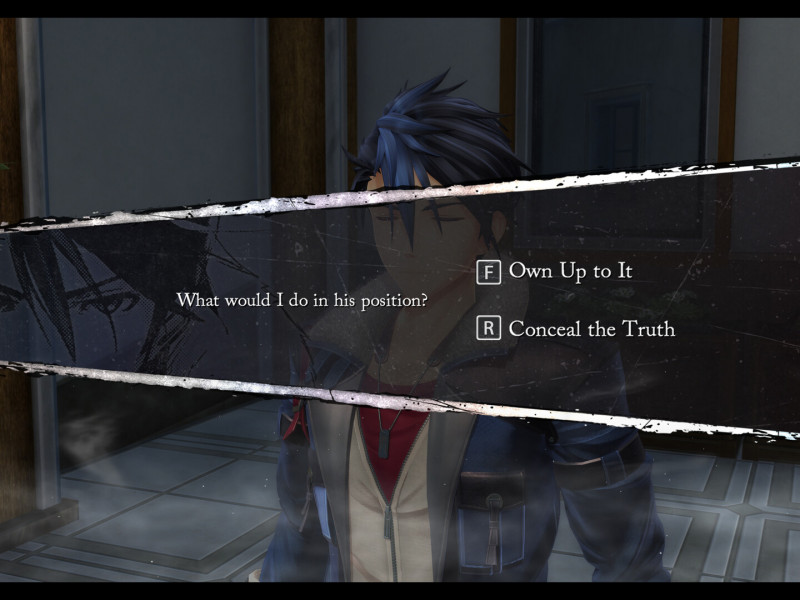Viewport: 800px width, 600px height.
Task: Choose the "Own Up to It" reply
Action: point(570,271)
